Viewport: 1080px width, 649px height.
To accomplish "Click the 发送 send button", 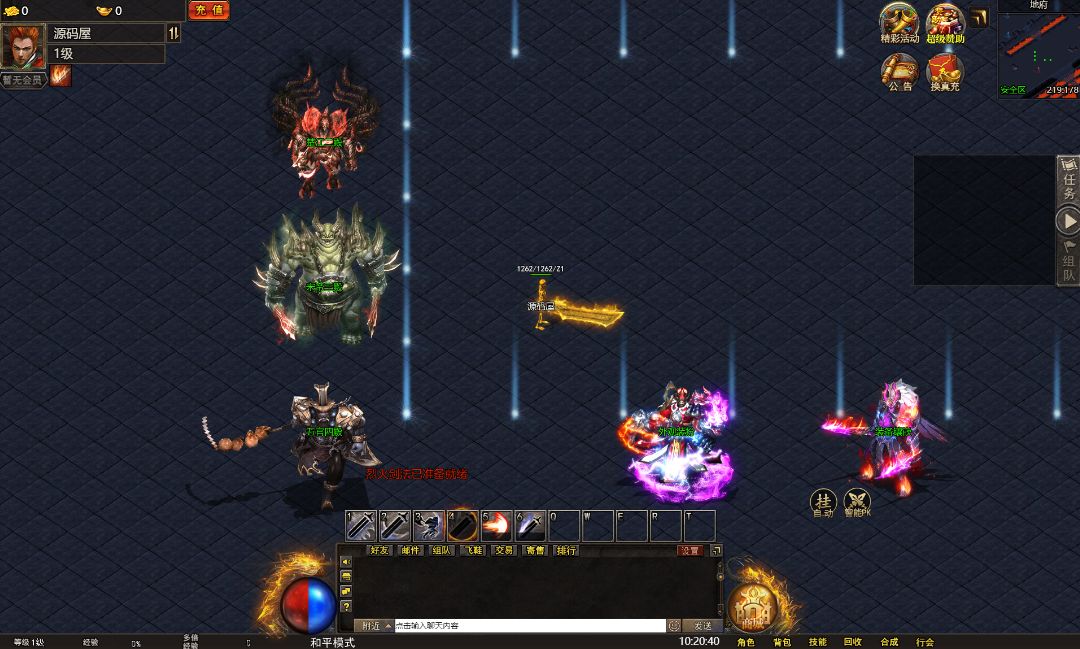I will point(703,626).
